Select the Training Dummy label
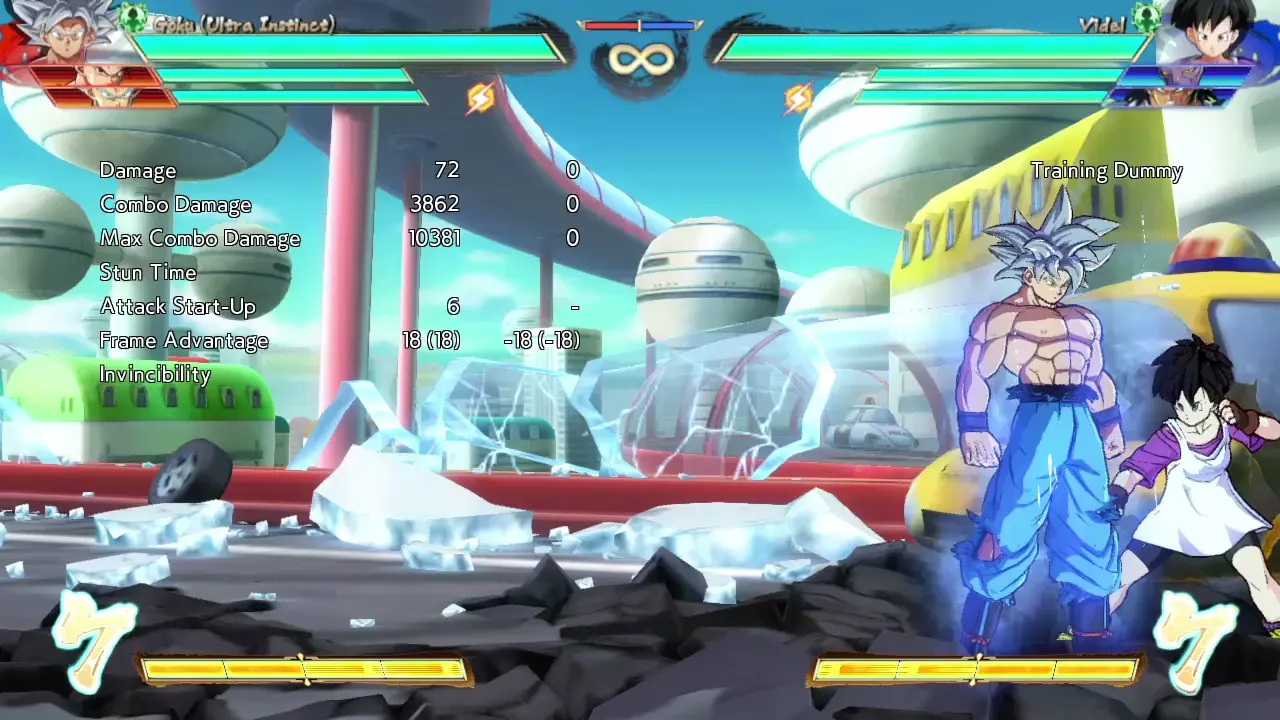 1108,170
